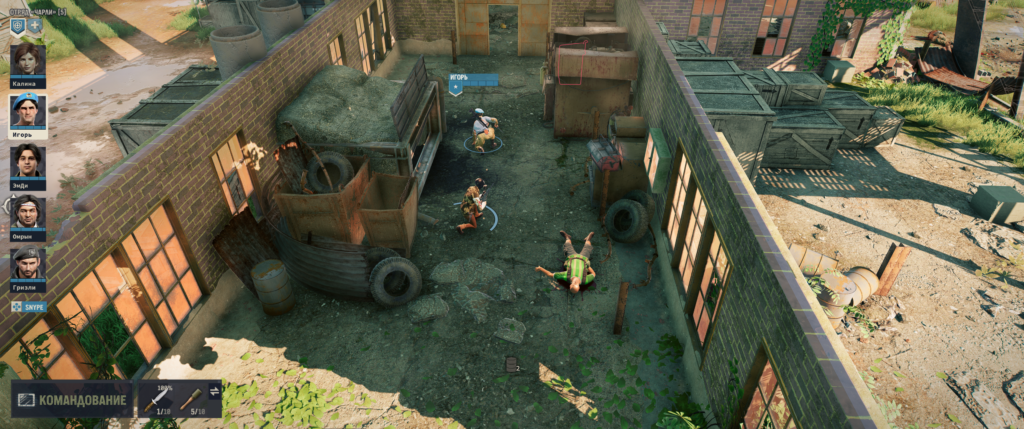
Task: Pick Омрын's portrait in the squad list
Action: point(28,211)
